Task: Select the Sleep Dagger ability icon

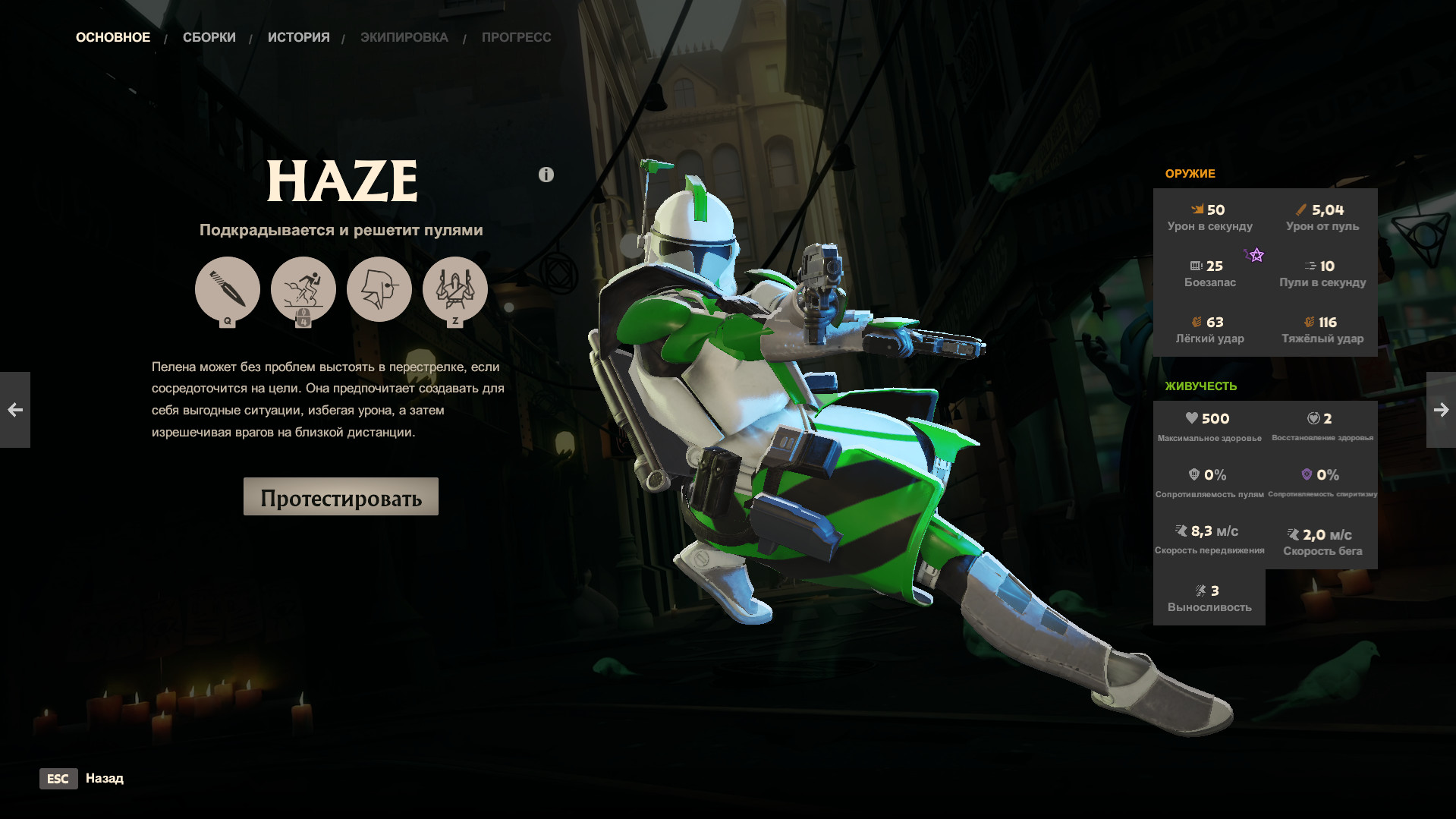Action: (x=228, y=289)
